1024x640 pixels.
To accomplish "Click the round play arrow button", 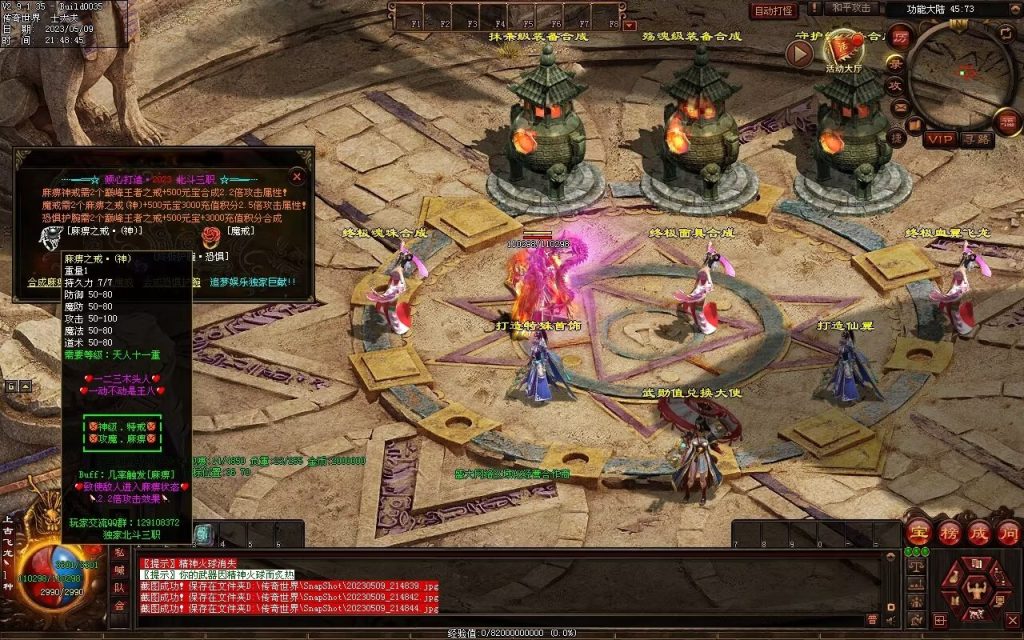I will click(799, 53).
